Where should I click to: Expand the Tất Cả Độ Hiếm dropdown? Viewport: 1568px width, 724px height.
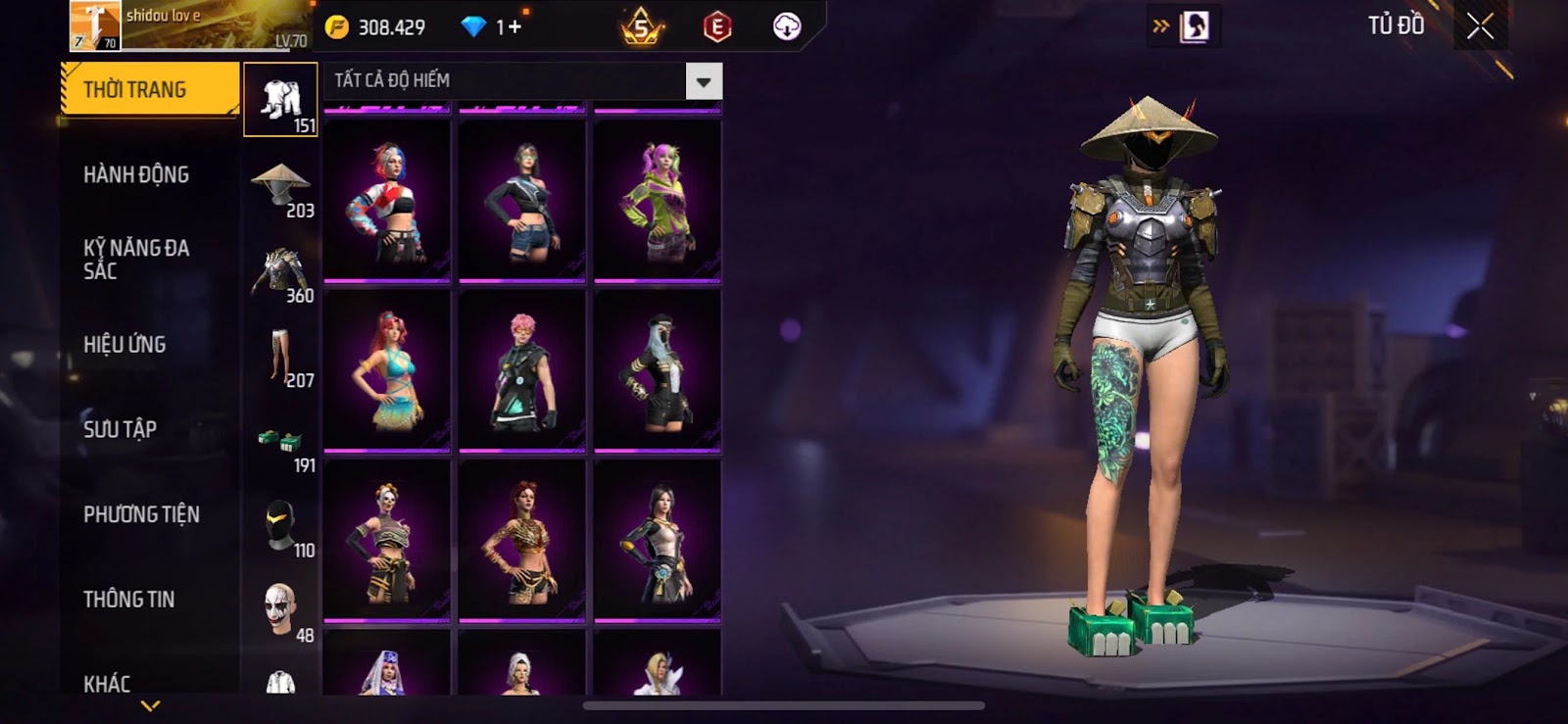(x=704, y=81)
